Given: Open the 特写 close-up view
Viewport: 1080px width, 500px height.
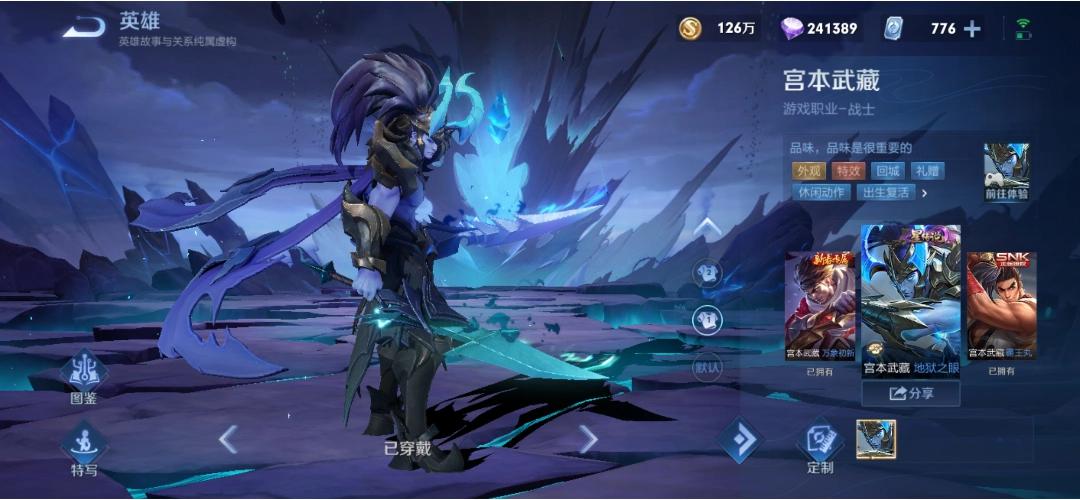Looking at the screenshot, I should coord(83,448).
